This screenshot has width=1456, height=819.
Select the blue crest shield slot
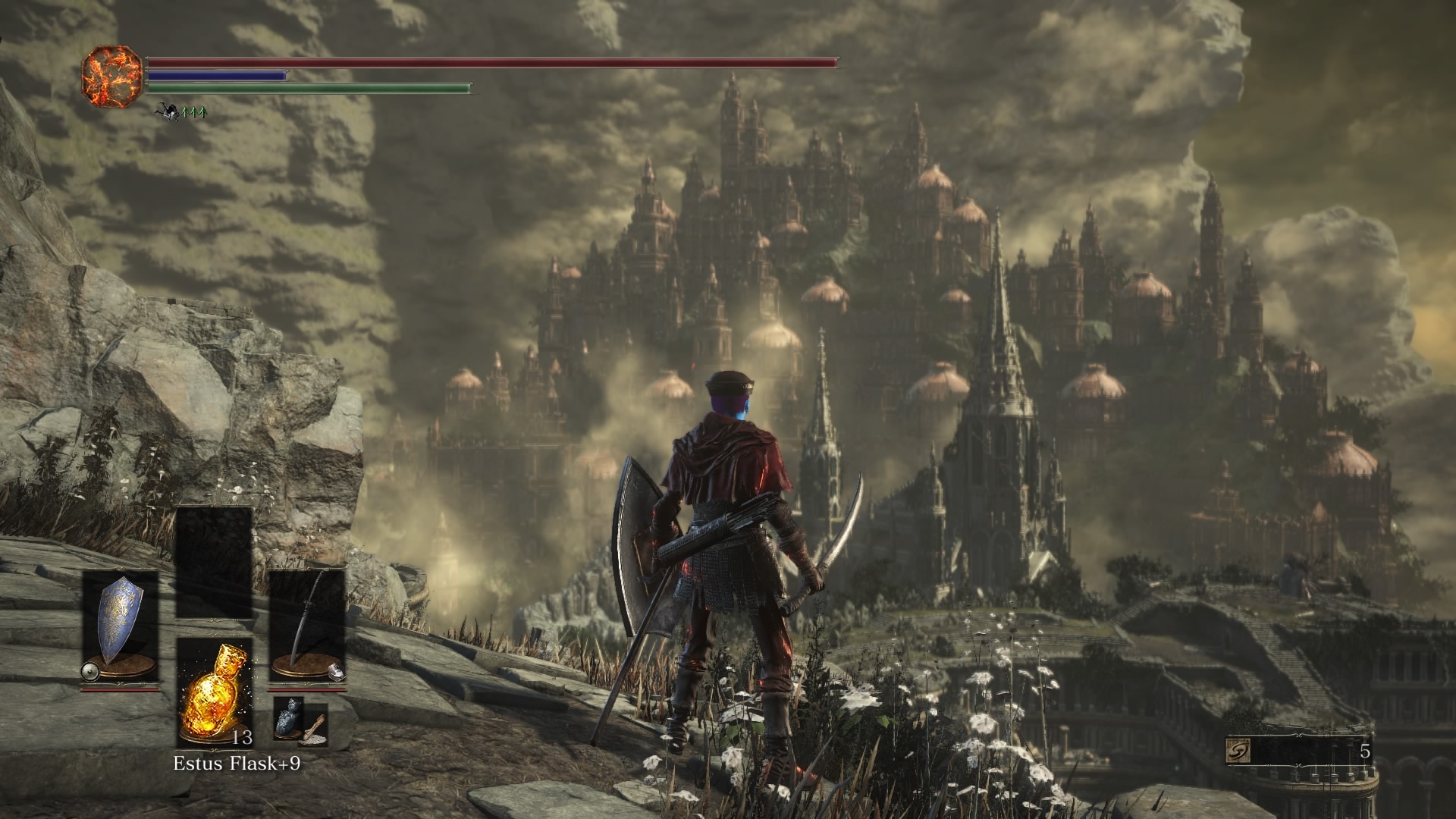point(121,626)
